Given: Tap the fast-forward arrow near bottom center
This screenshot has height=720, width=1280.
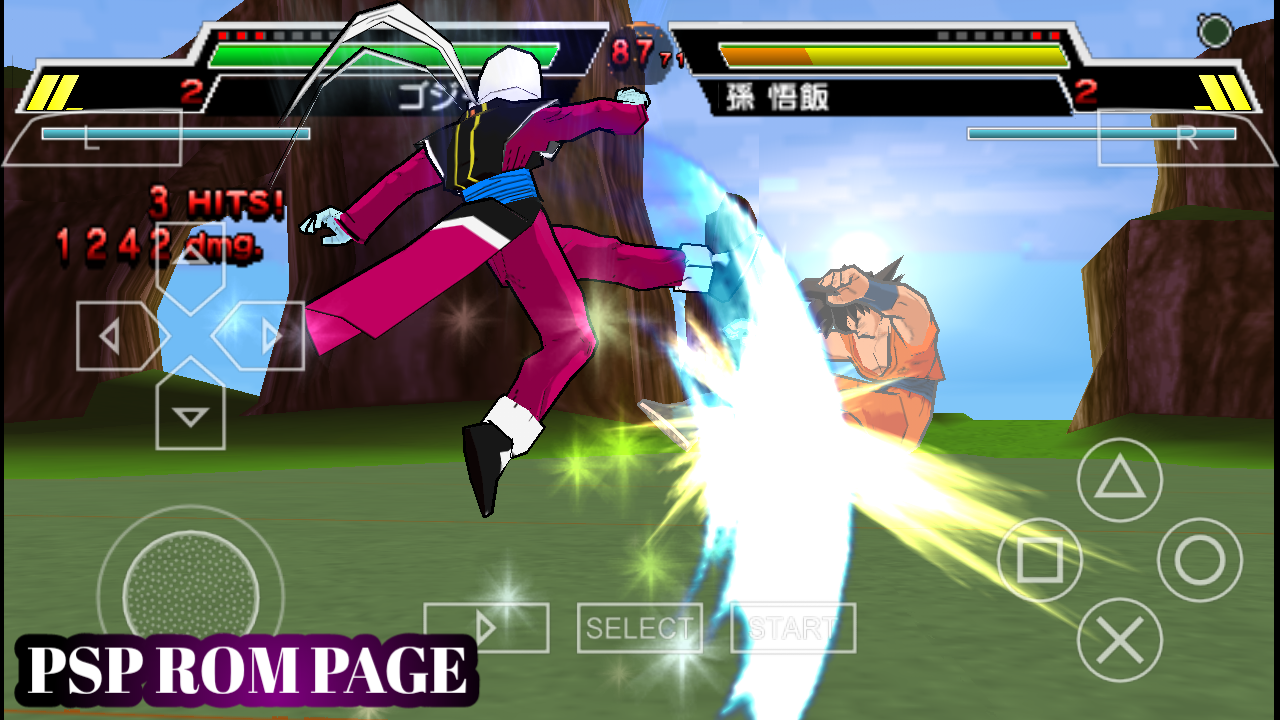Looking at the screenshot, I should click(488, 628).
